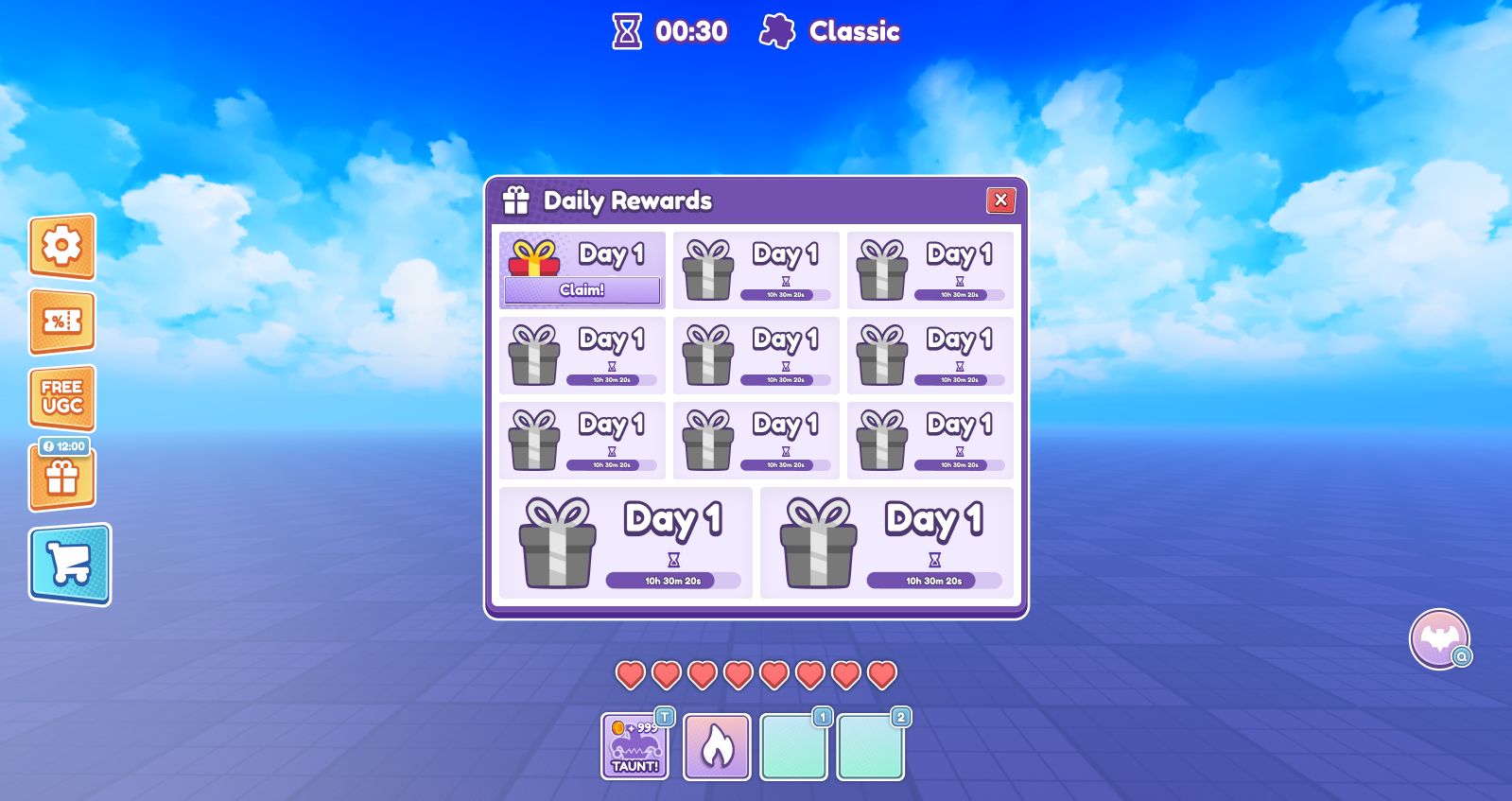Click the round bat emblem button
Image resolution: width=1512 pixels, height=801 pixels.
point(1438,639)
